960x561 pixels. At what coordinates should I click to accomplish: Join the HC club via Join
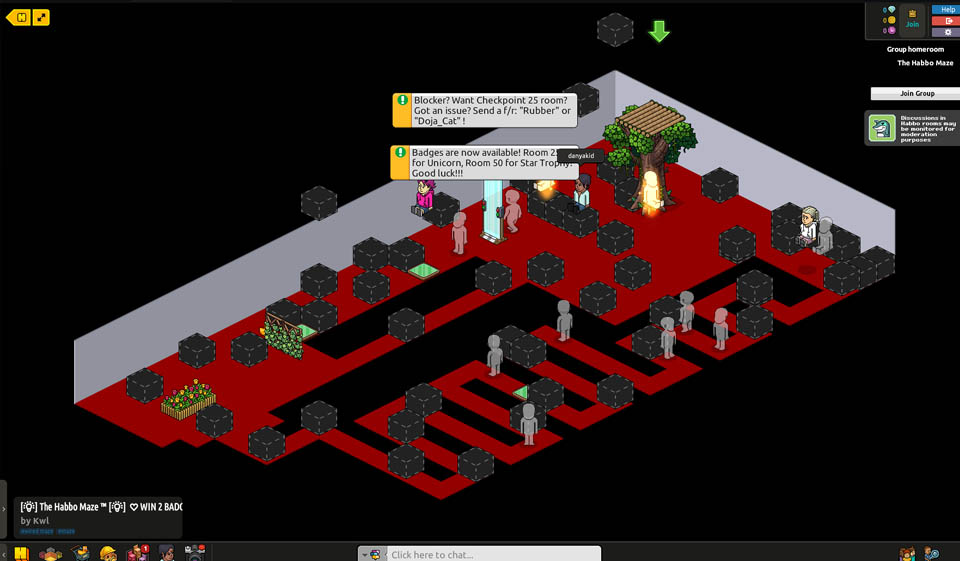(912, 20)
